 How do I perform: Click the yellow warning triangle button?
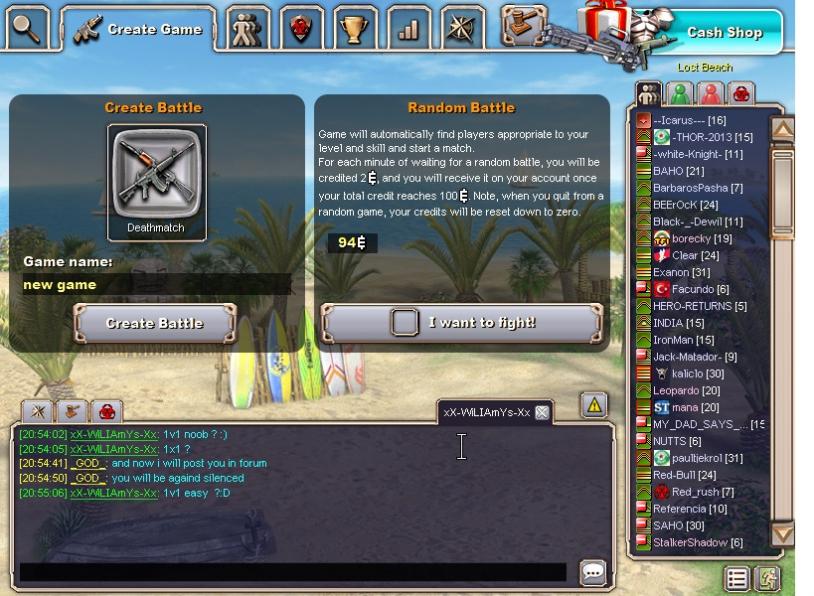tap(594, 405)
